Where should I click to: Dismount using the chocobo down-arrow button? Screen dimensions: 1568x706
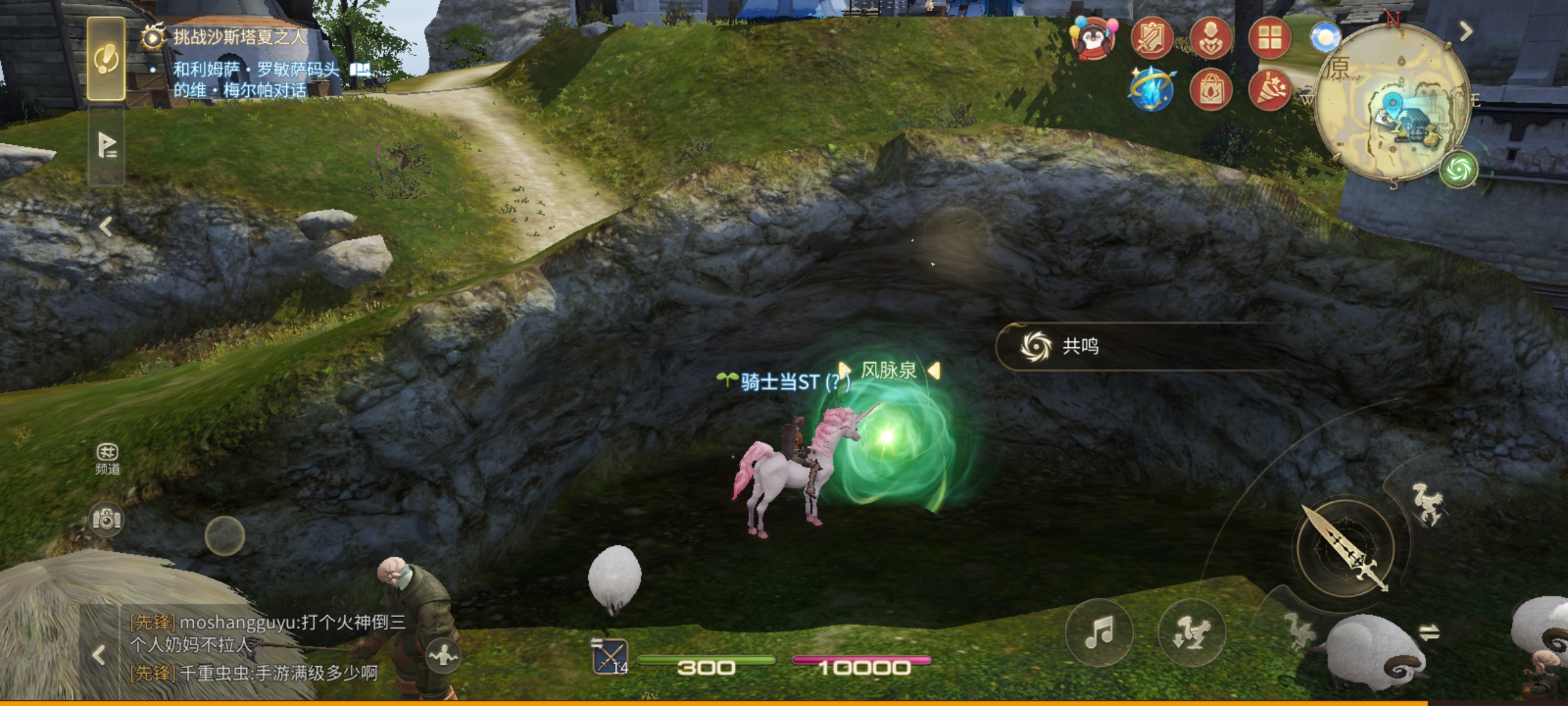[1191, 632]
